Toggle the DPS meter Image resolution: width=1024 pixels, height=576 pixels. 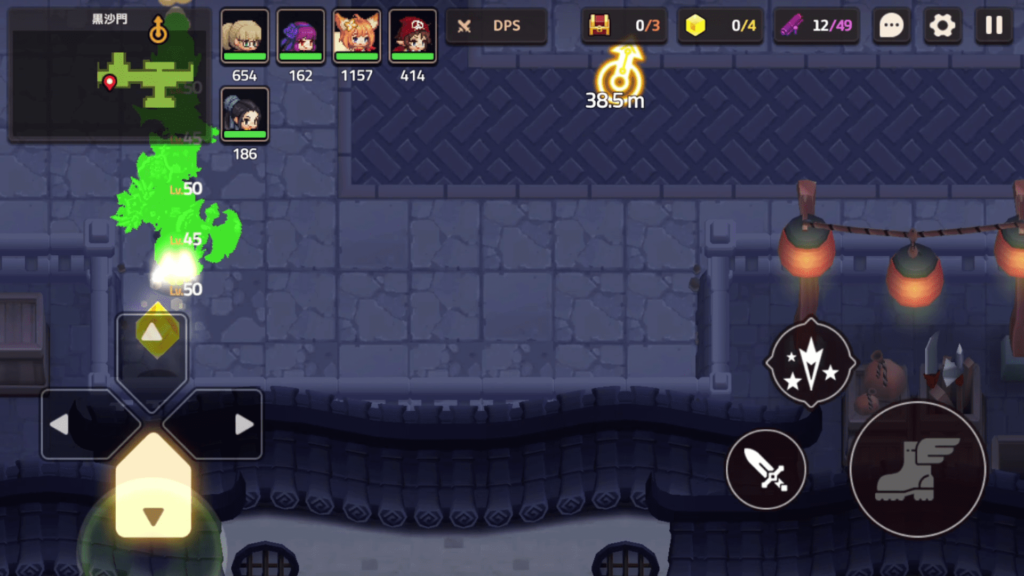pyautogui.click(x=496, y=26)
